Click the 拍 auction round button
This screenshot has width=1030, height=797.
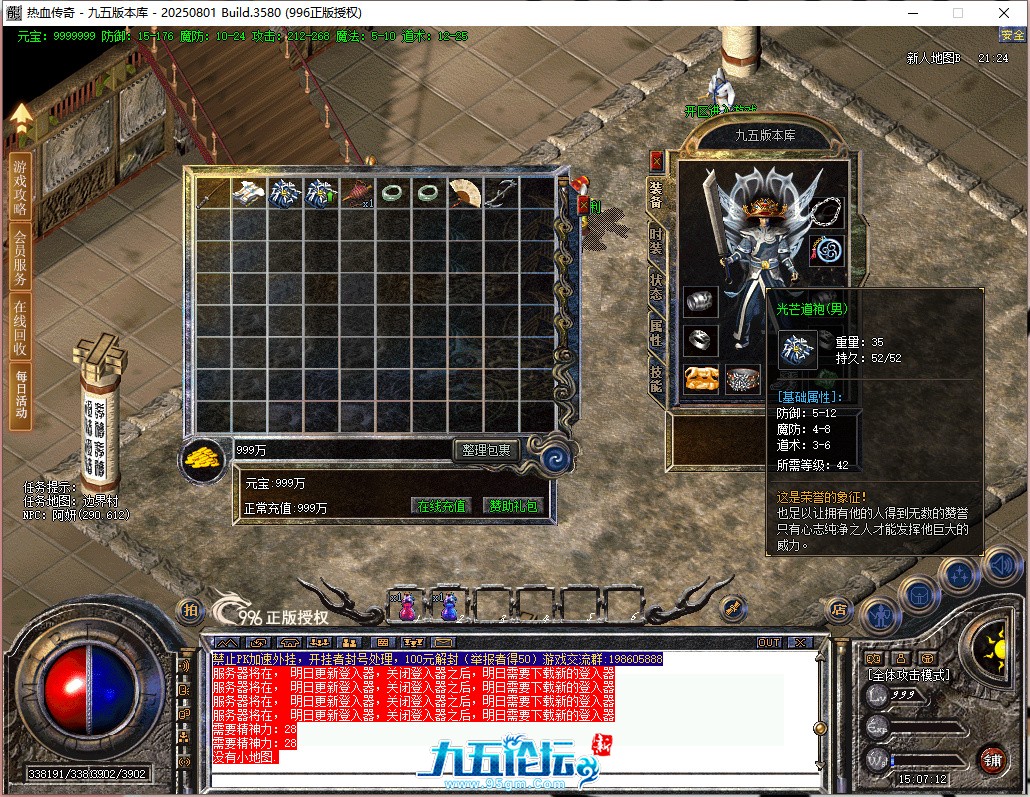coord(189,609)
